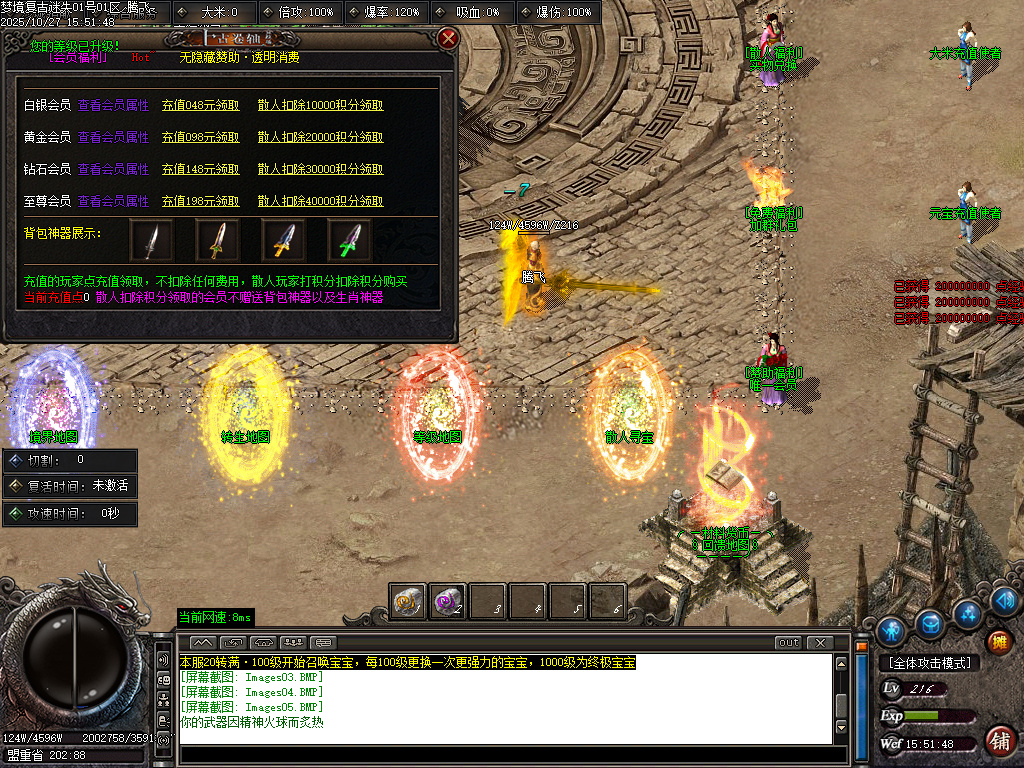1024x768 pixels.
Task: Open the stall (摊) button
Action: tap(997, 641)
